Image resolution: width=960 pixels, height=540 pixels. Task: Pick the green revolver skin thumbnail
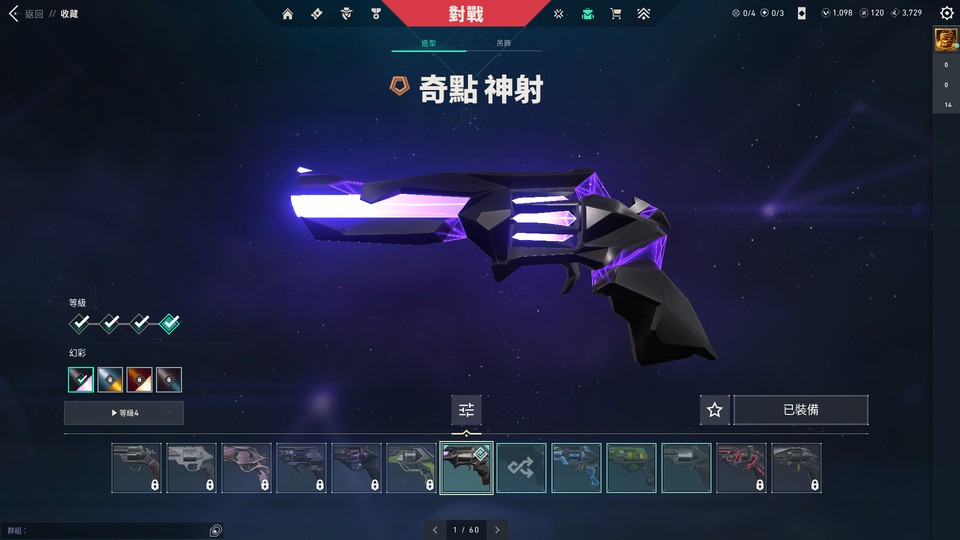click(631, 468)
